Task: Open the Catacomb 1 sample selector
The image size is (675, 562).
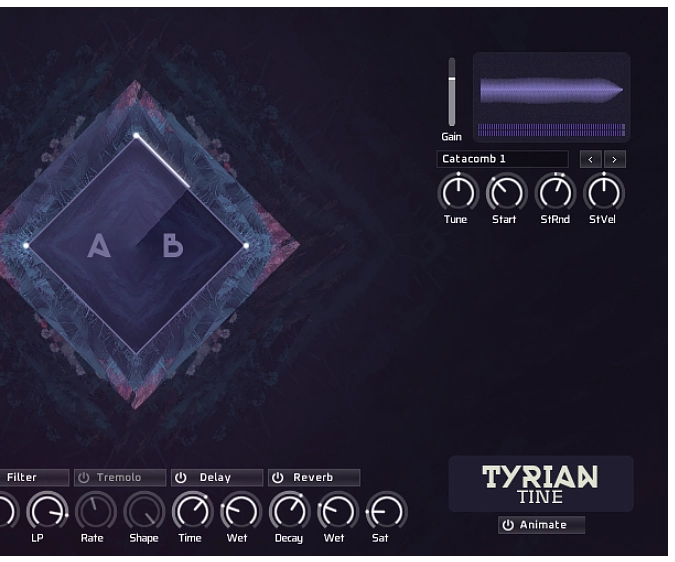Action: 502,159
